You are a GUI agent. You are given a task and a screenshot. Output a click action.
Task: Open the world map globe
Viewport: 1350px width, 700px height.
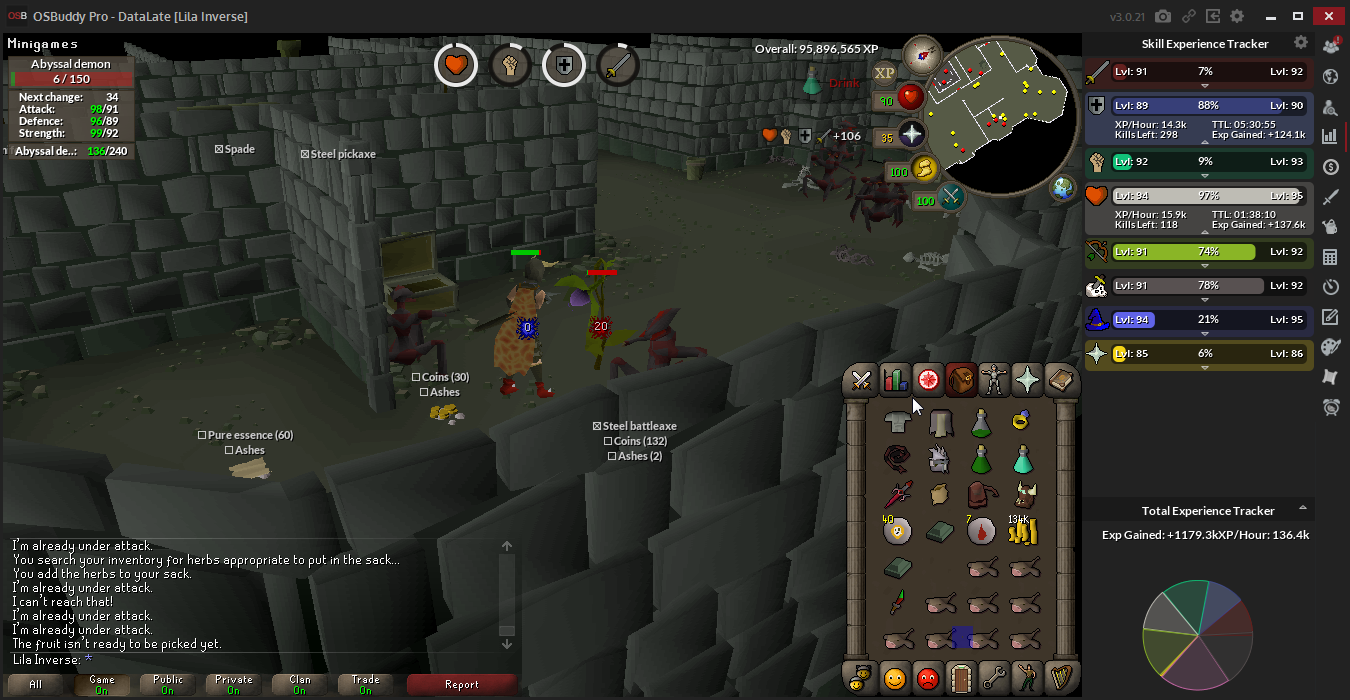coord(1062,187)
